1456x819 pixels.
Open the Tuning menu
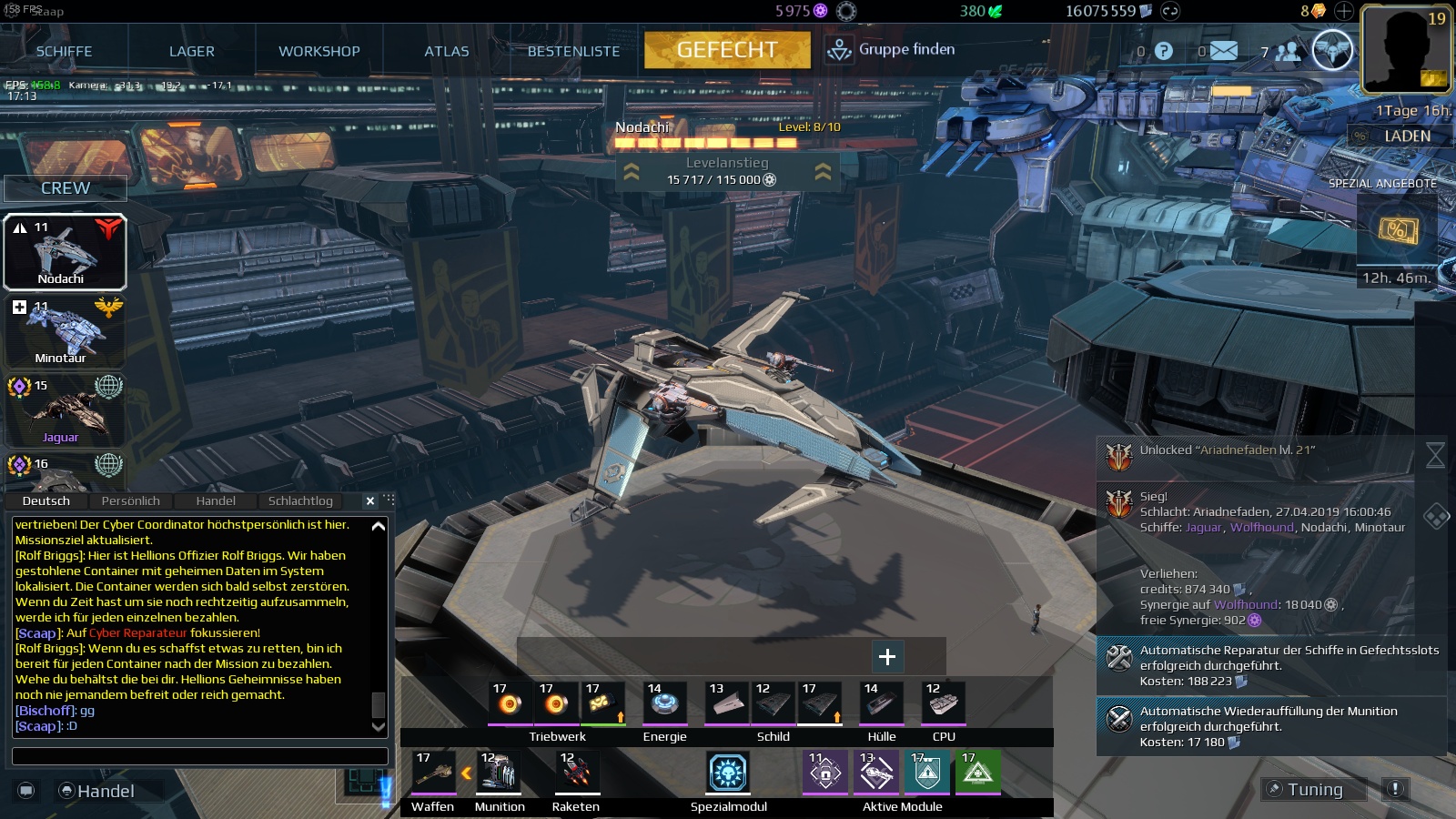pyautogui.click(x=1314, y=789)
